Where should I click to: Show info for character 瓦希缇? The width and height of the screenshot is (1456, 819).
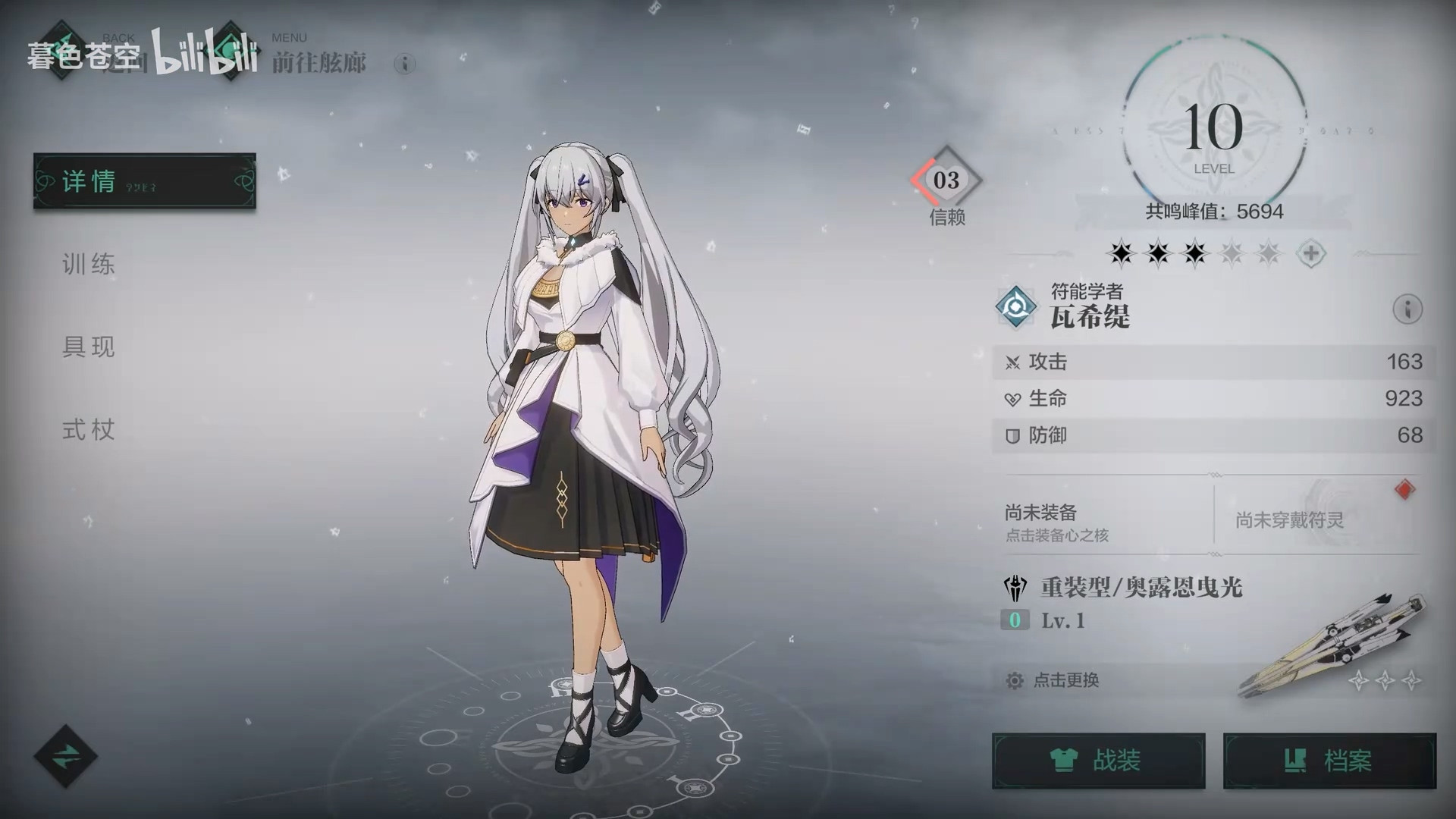tap(1407, 309)
